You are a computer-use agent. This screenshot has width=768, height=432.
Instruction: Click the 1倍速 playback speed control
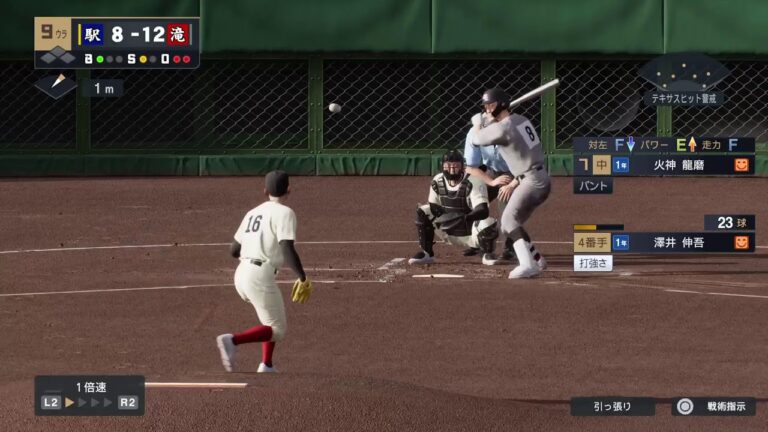point(90,395)
